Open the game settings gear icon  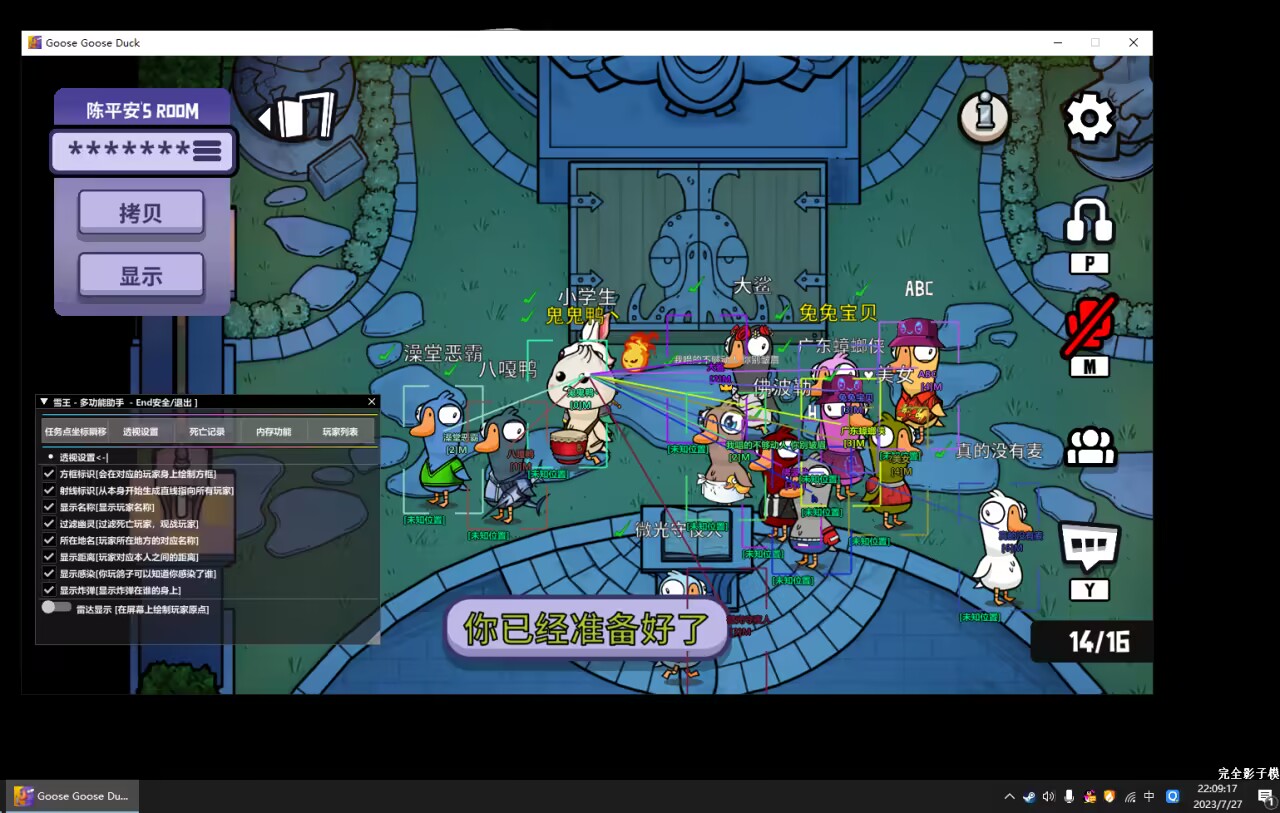(x=1090, y=117)
